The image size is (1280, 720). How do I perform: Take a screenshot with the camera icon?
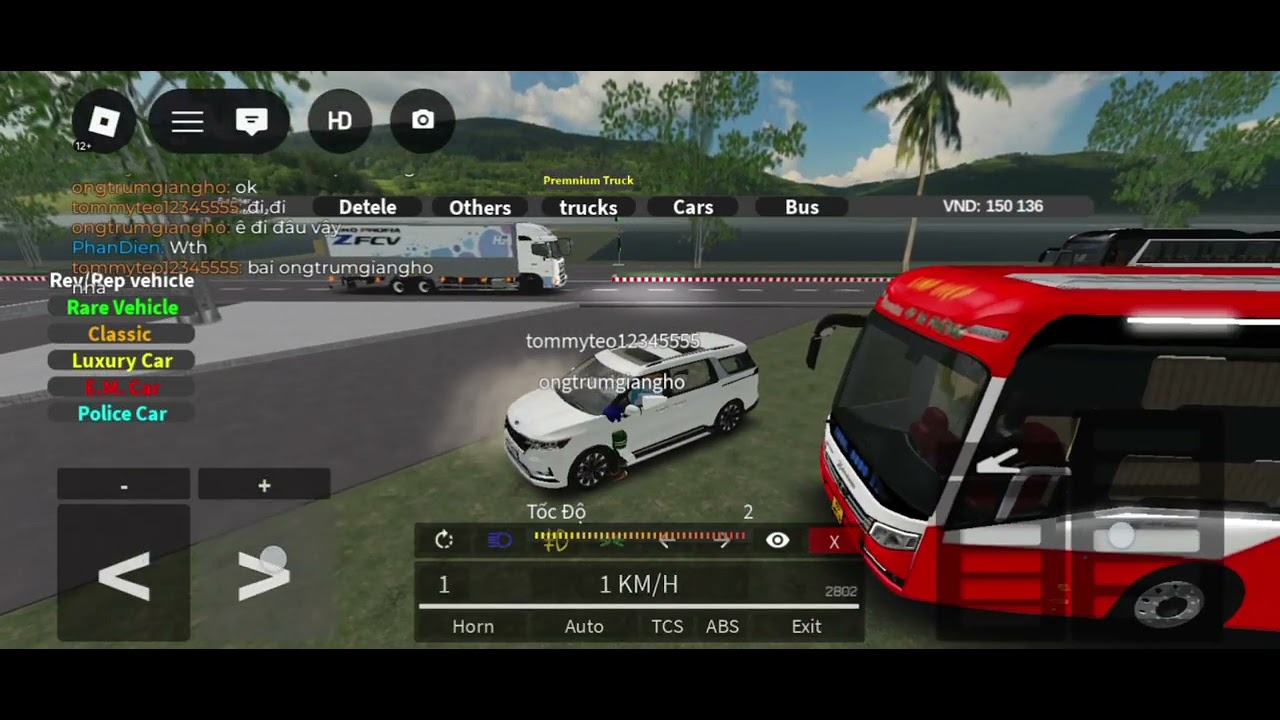pos(423,121)
